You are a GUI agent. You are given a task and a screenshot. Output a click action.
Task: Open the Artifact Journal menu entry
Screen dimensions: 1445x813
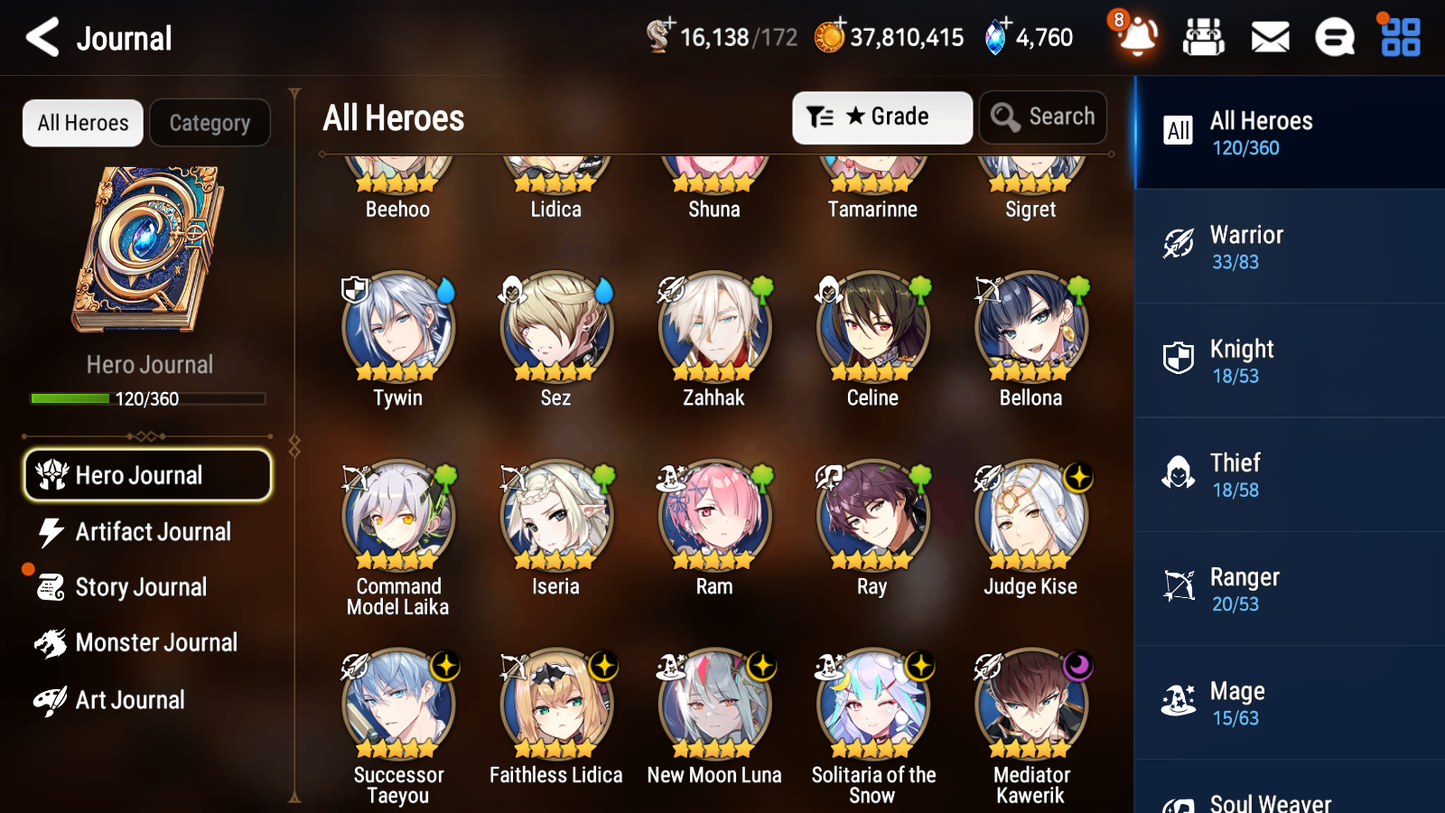click(x=152, y=532)
